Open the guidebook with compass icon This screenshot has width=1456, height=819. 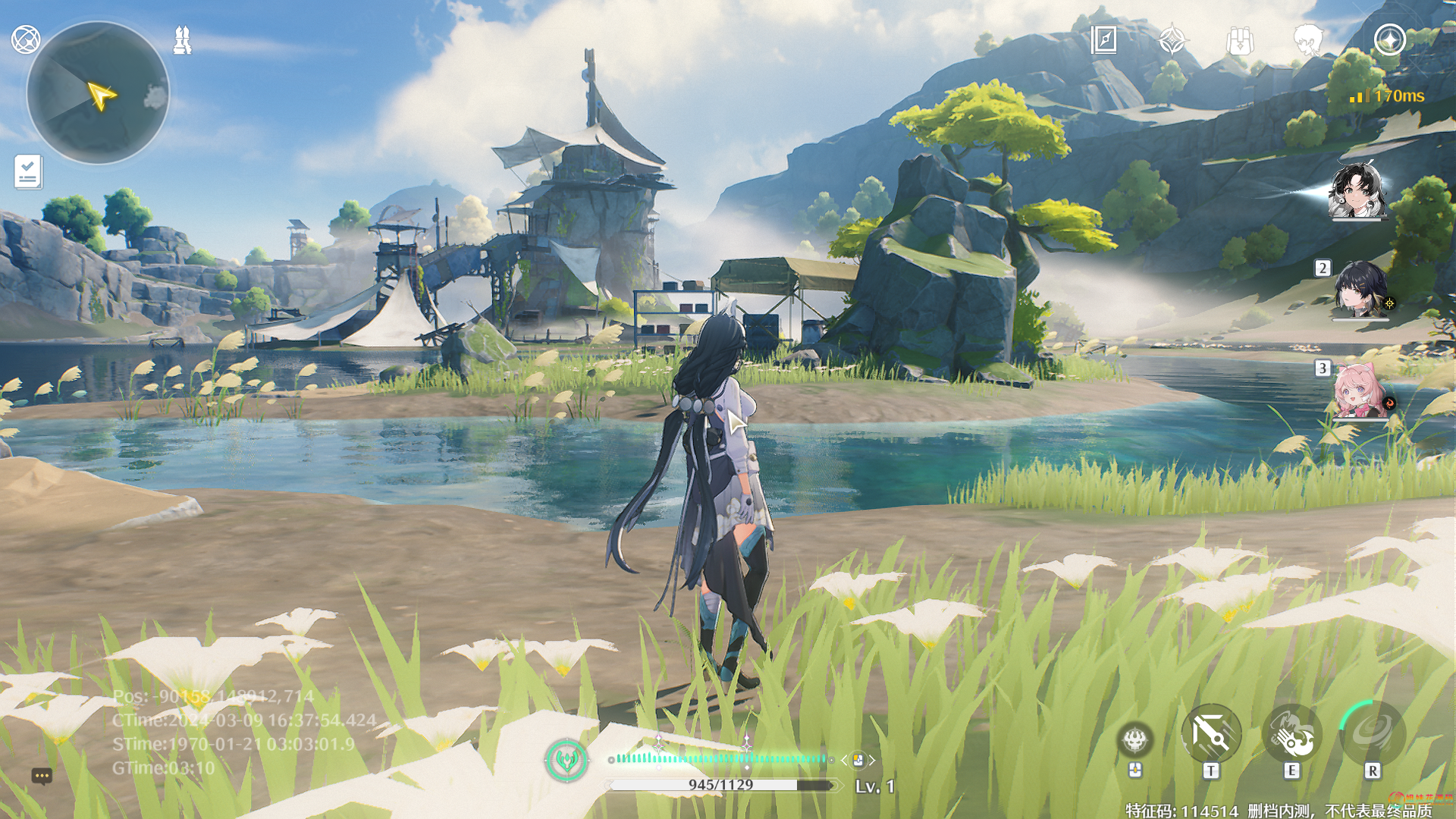click(x=1103, y=39)
